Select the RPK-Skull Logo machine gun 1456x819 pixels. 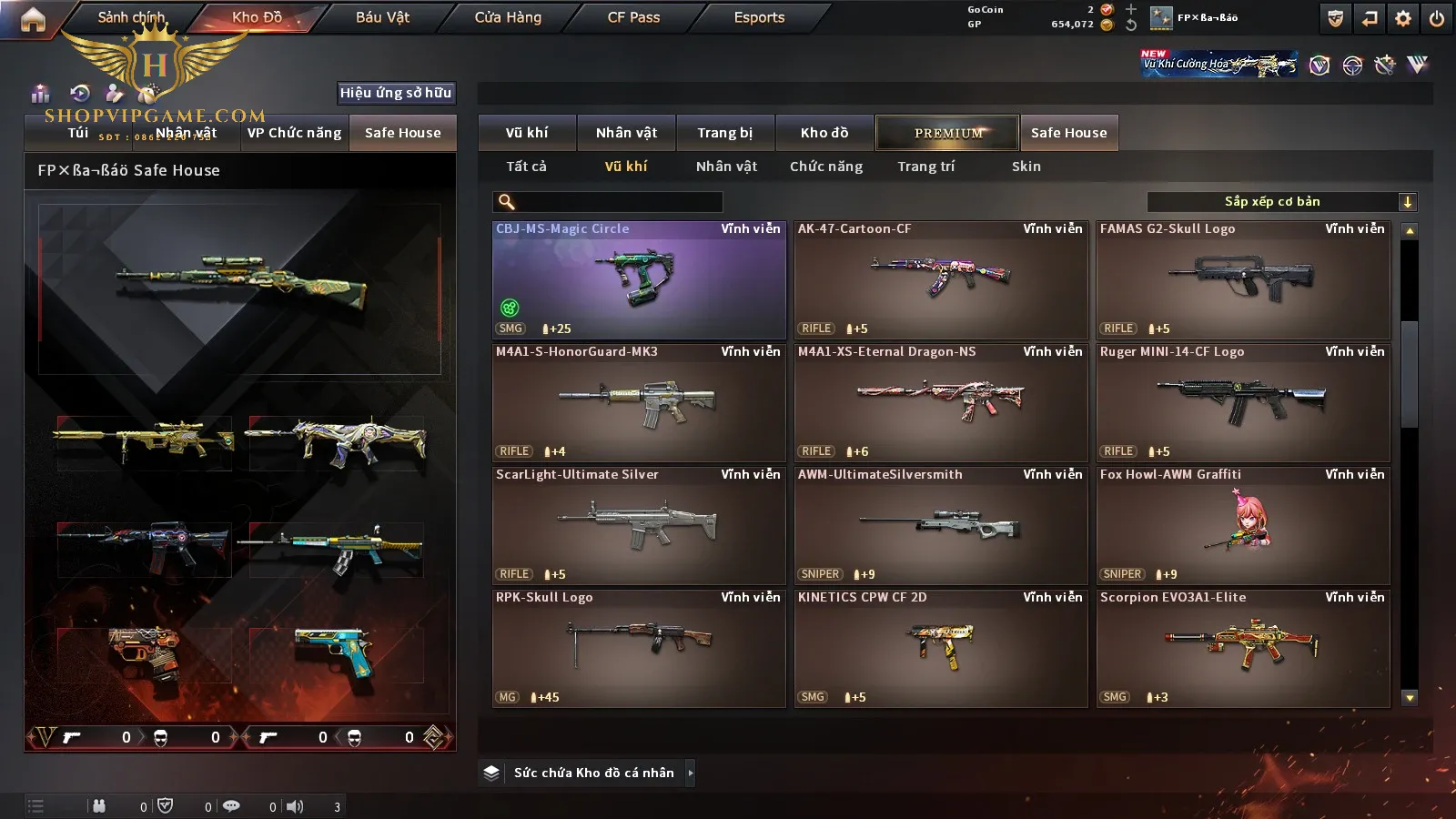639,649
